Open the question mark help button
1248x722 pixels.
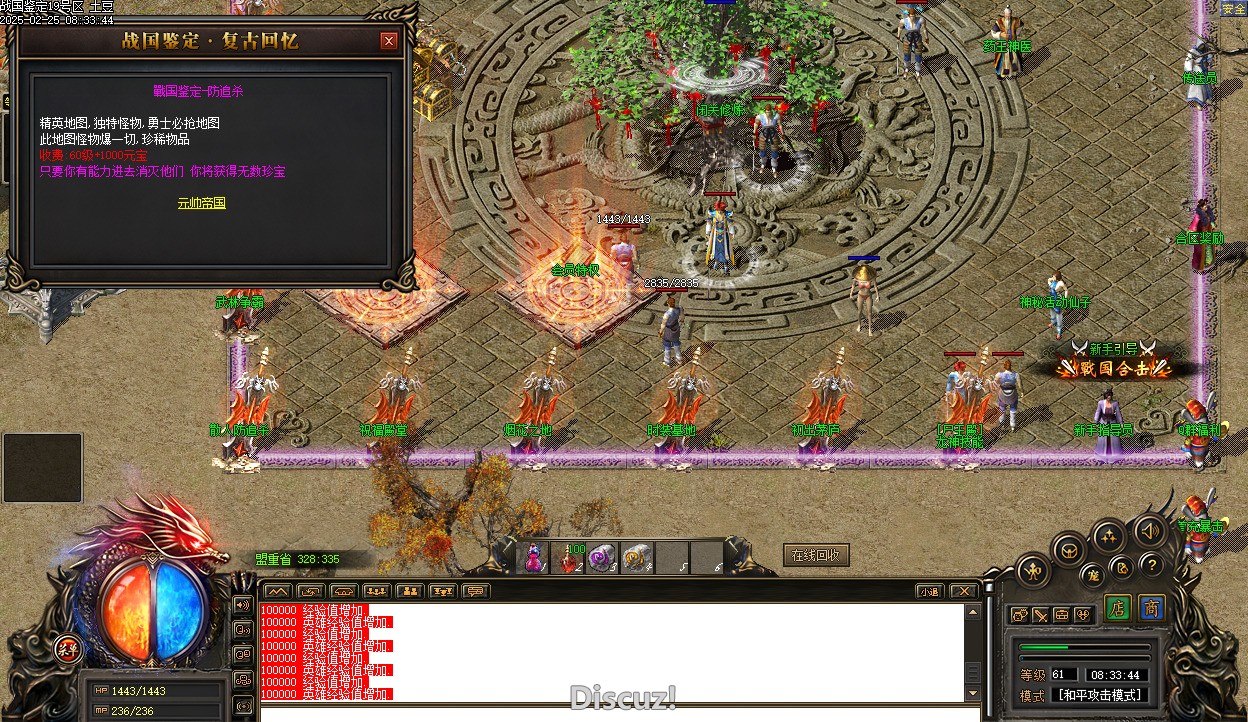click(1151, 565)
